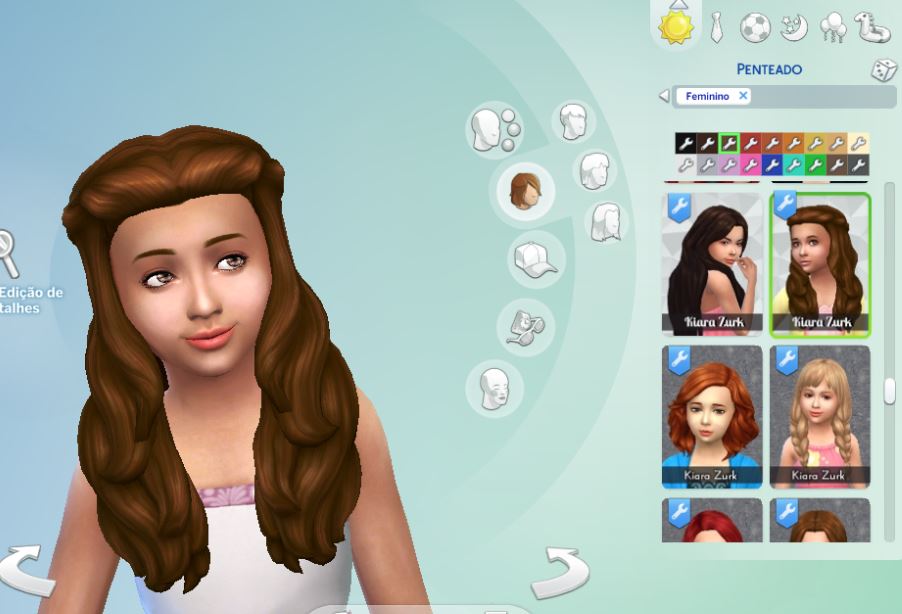The image size is (902, 614).
Task: Switch to the everyday outfit sun tab
Action: click(x=675, y=26)
